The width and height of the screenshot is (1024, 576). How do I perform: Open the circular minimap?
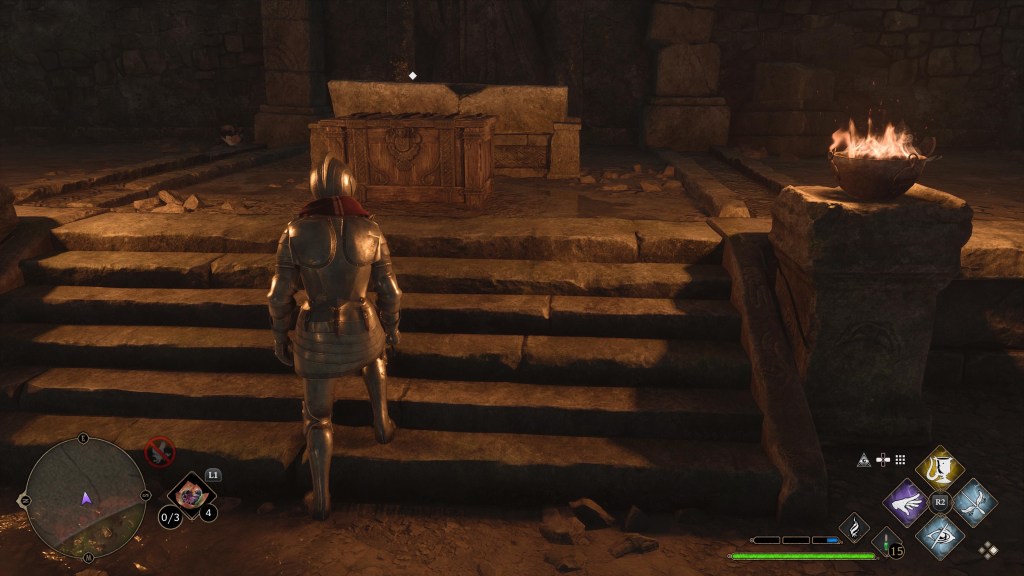click(85, 498)
